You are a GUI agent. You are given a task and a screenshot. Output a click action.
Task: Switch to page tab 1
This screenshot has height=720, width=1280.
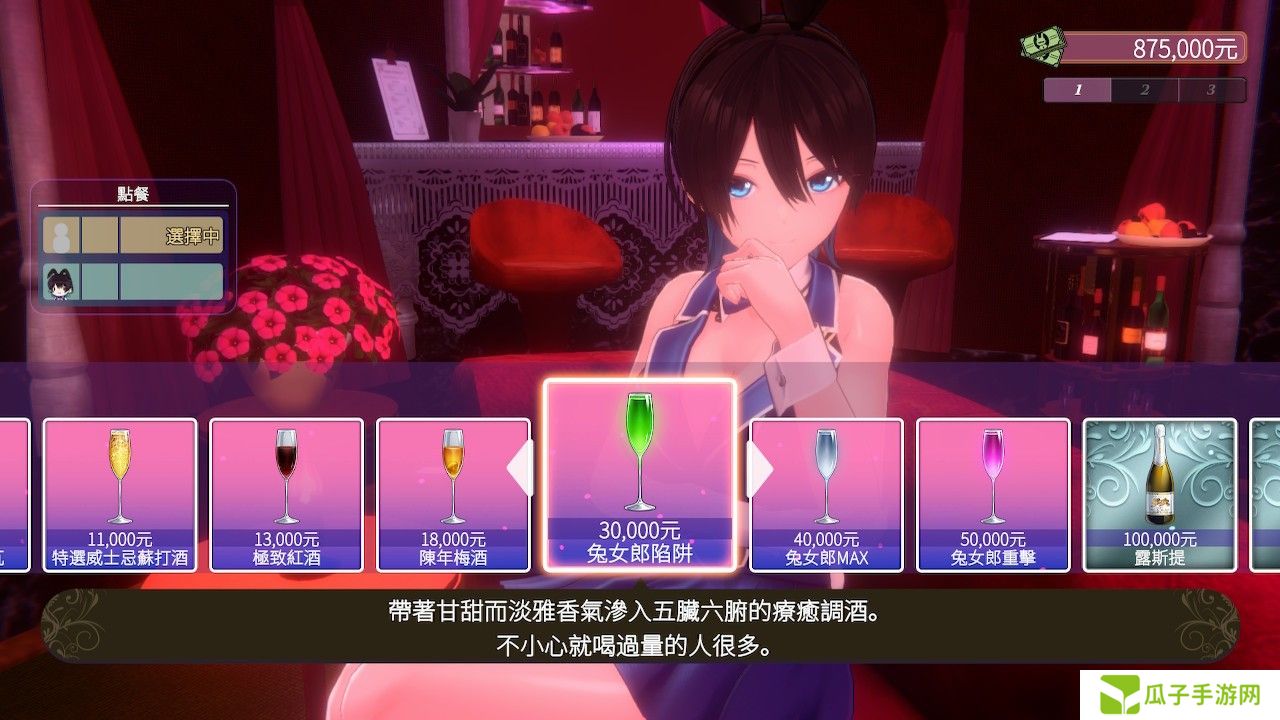[x=1078, y=90]
